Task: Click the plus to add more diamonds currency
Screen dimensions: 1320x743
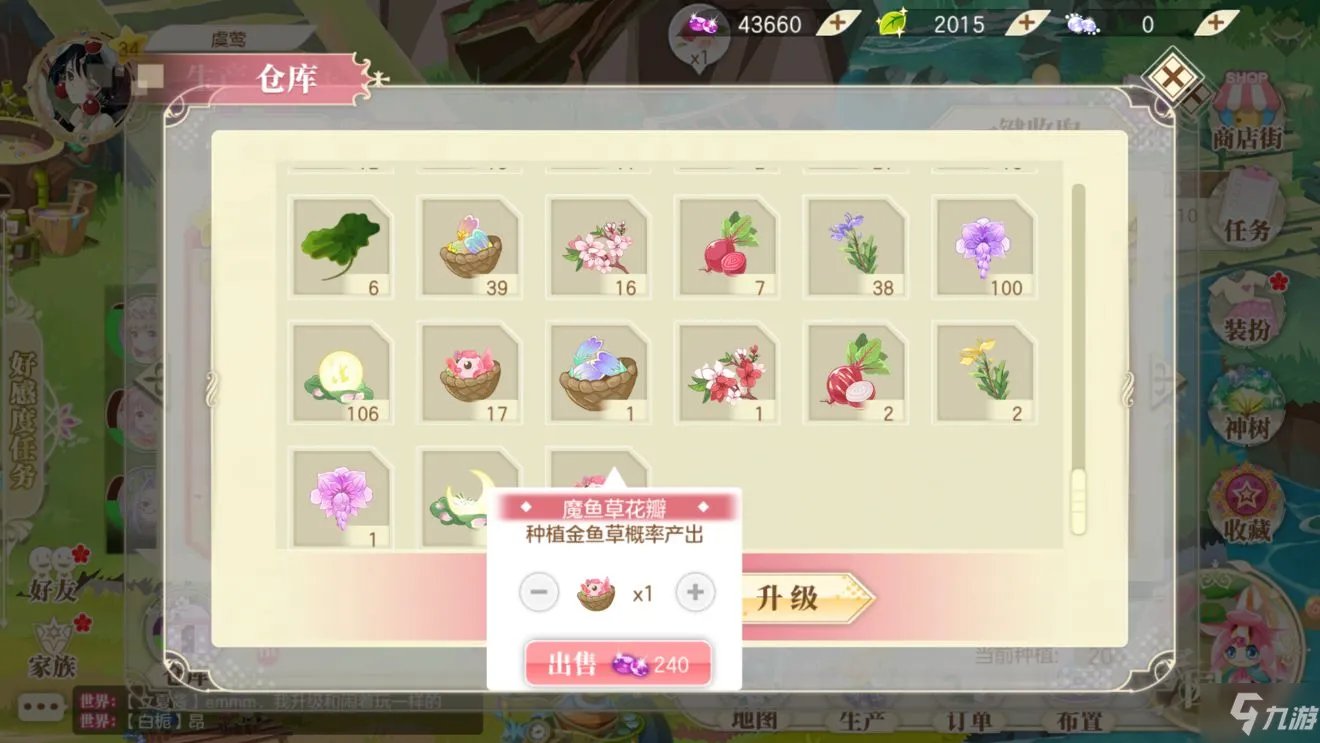Action: click(836, 22)
